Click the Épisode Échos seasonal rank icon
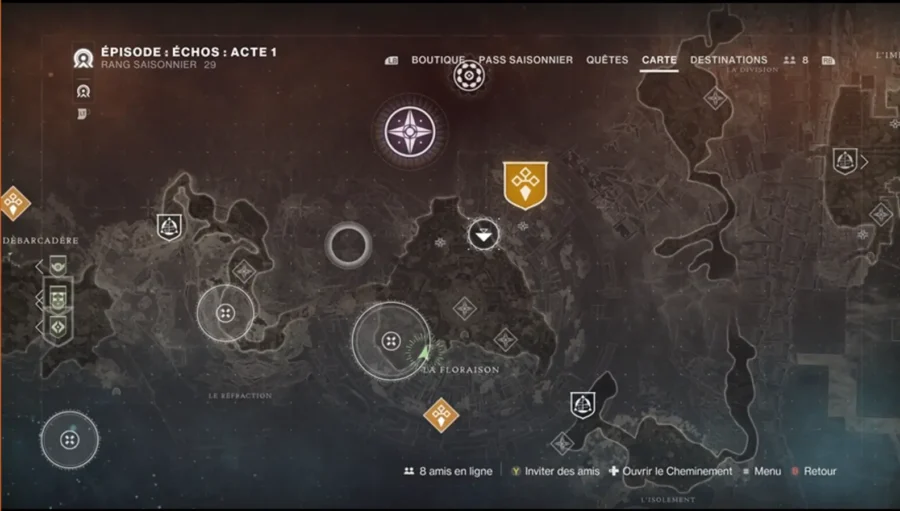 point(83,58)
